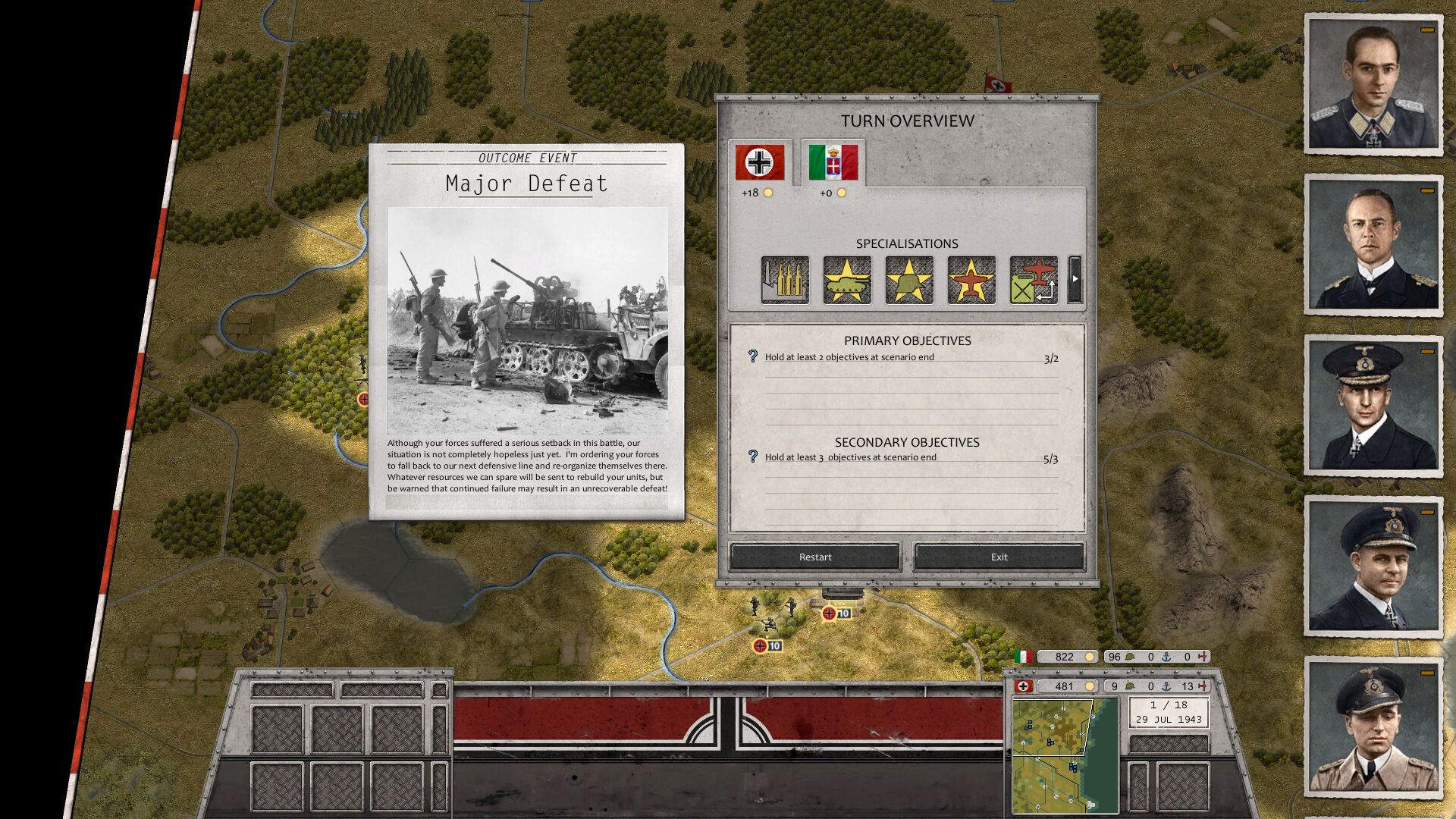This screenshot has height=819, width=1456.
Task: Click the anchor icon in German resource bar
Action: (1166, 687)
